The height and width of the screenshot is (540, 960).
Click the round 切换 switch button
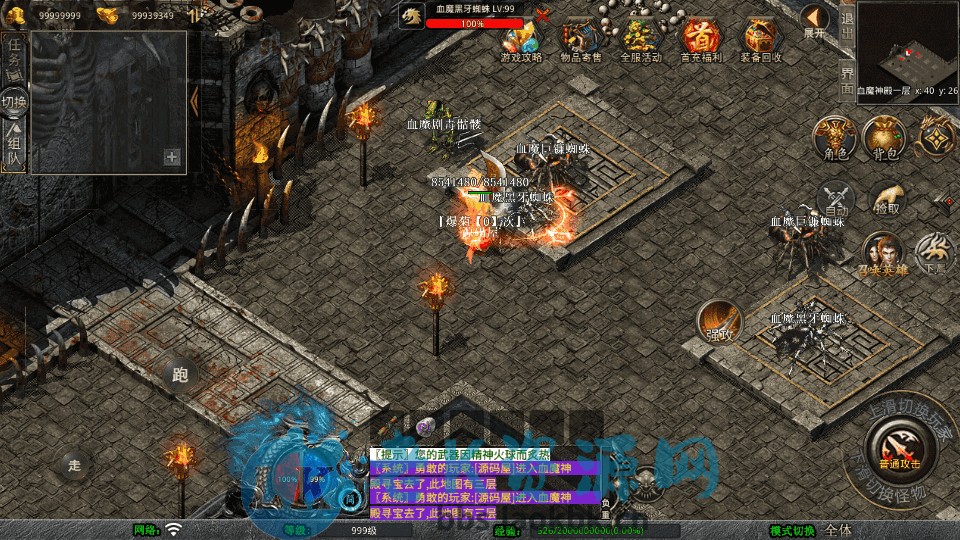pos(14,102)
